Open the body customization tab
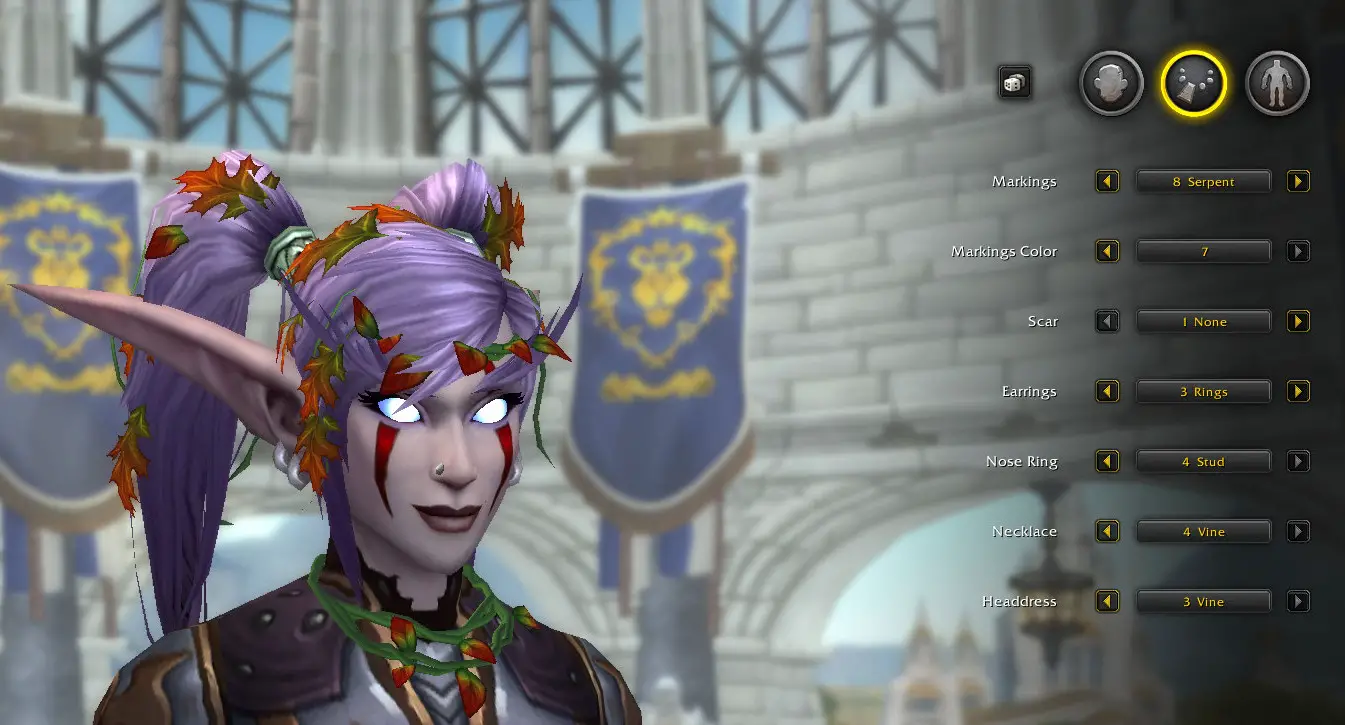 point(1277,84)
